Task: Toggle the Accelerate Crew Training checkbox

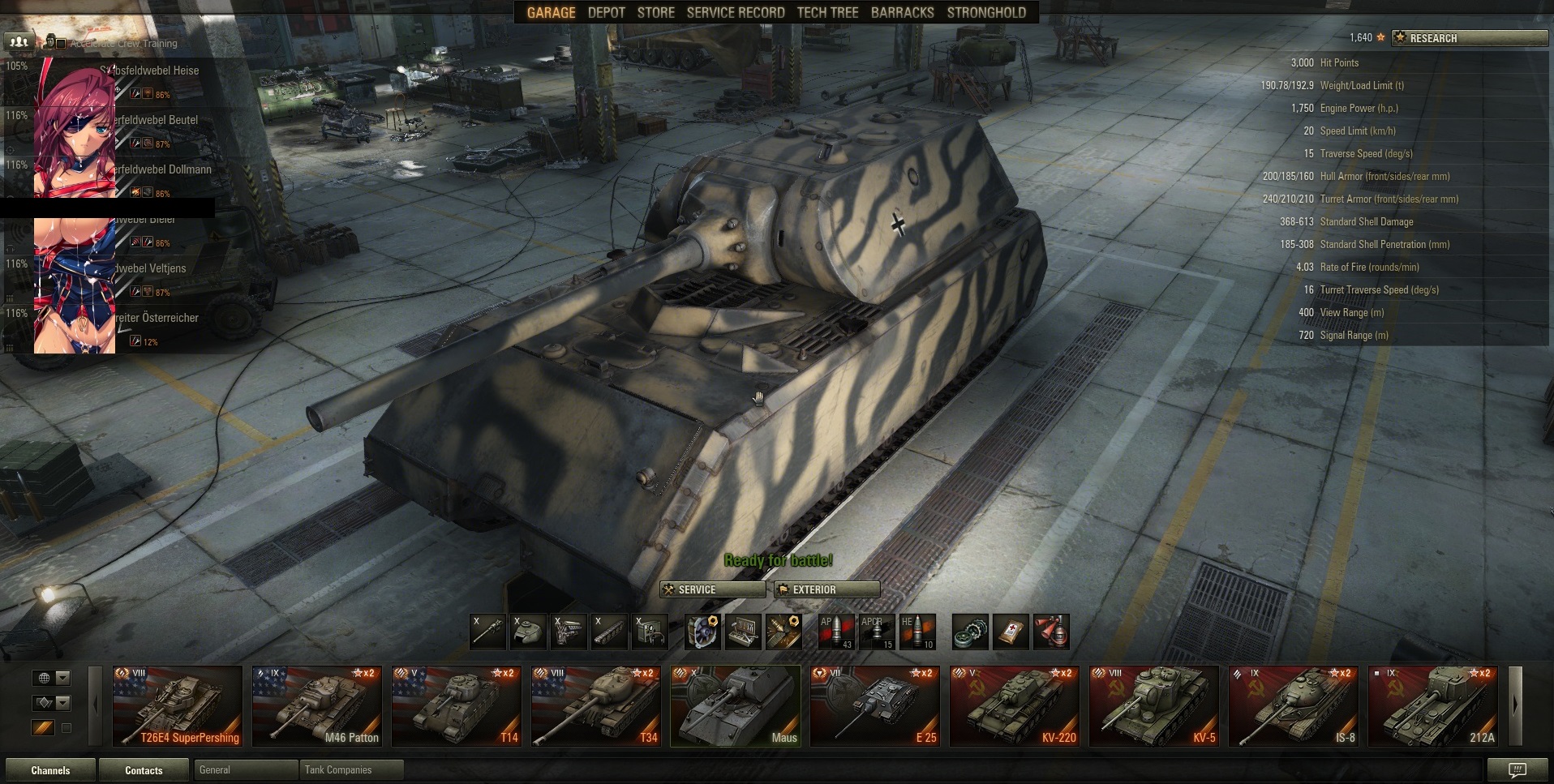Action: point(61,44)
